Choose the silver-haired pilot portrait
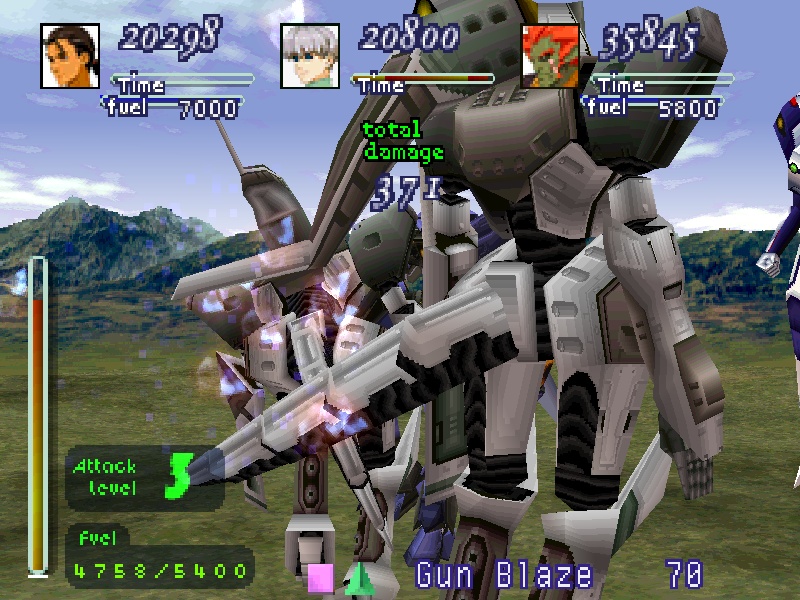 click(309, 55)
